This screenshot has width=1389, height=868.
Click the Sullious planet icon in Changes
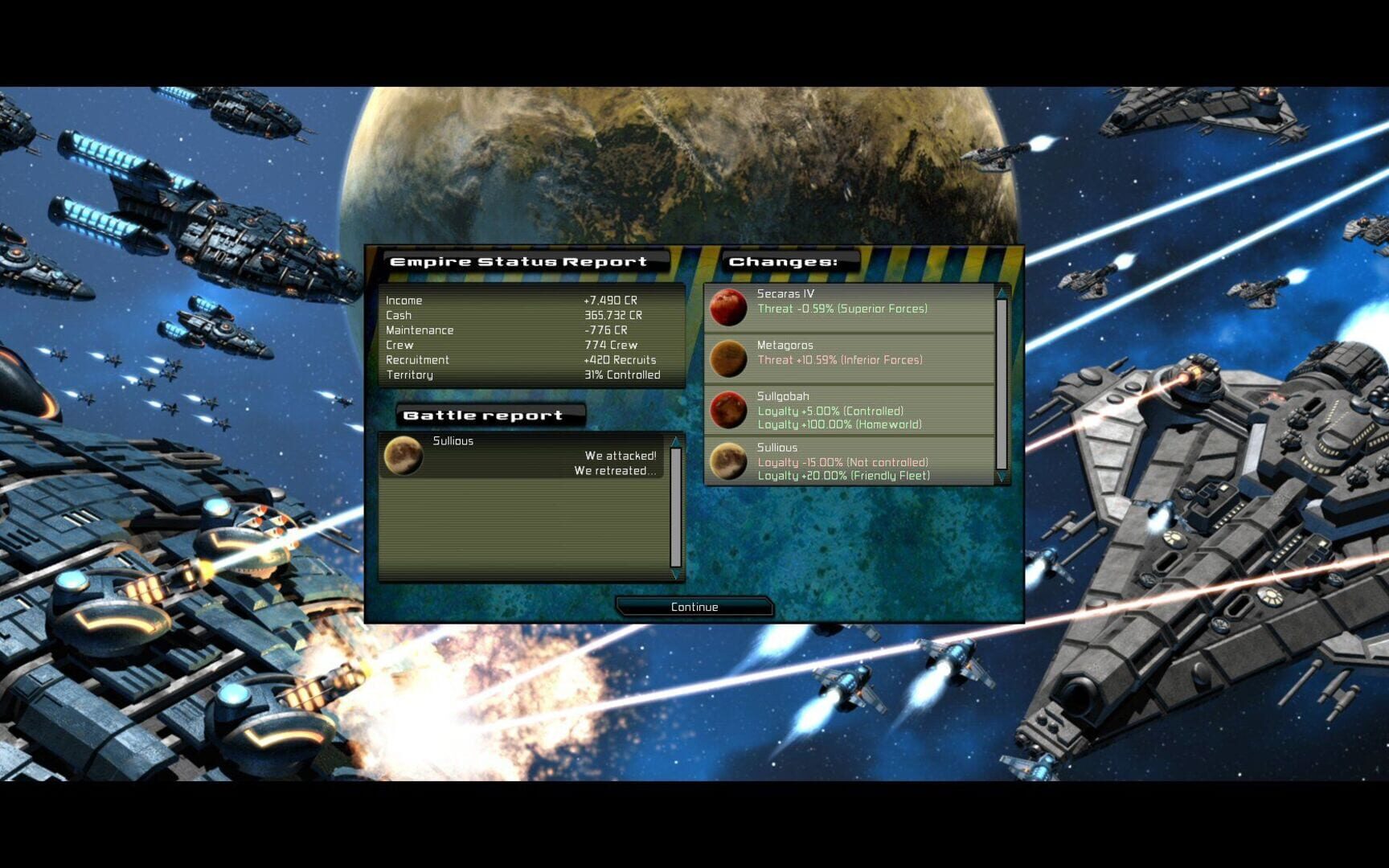tap(729, 461)
